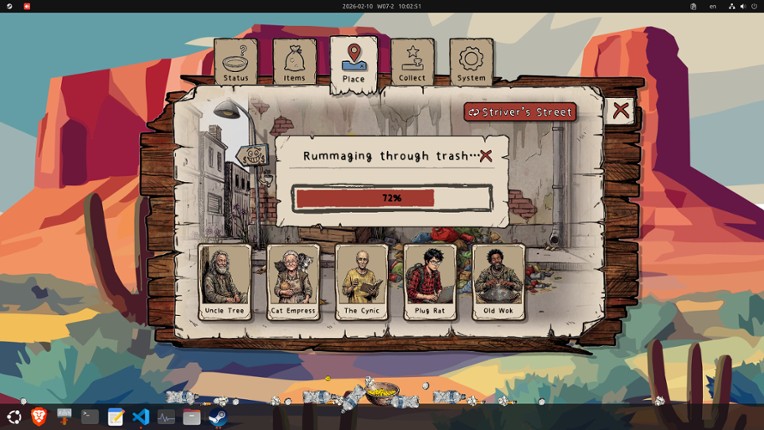Click the signpost arrow in the alley
The image size is (764, 430).
[x=251, y=156]
